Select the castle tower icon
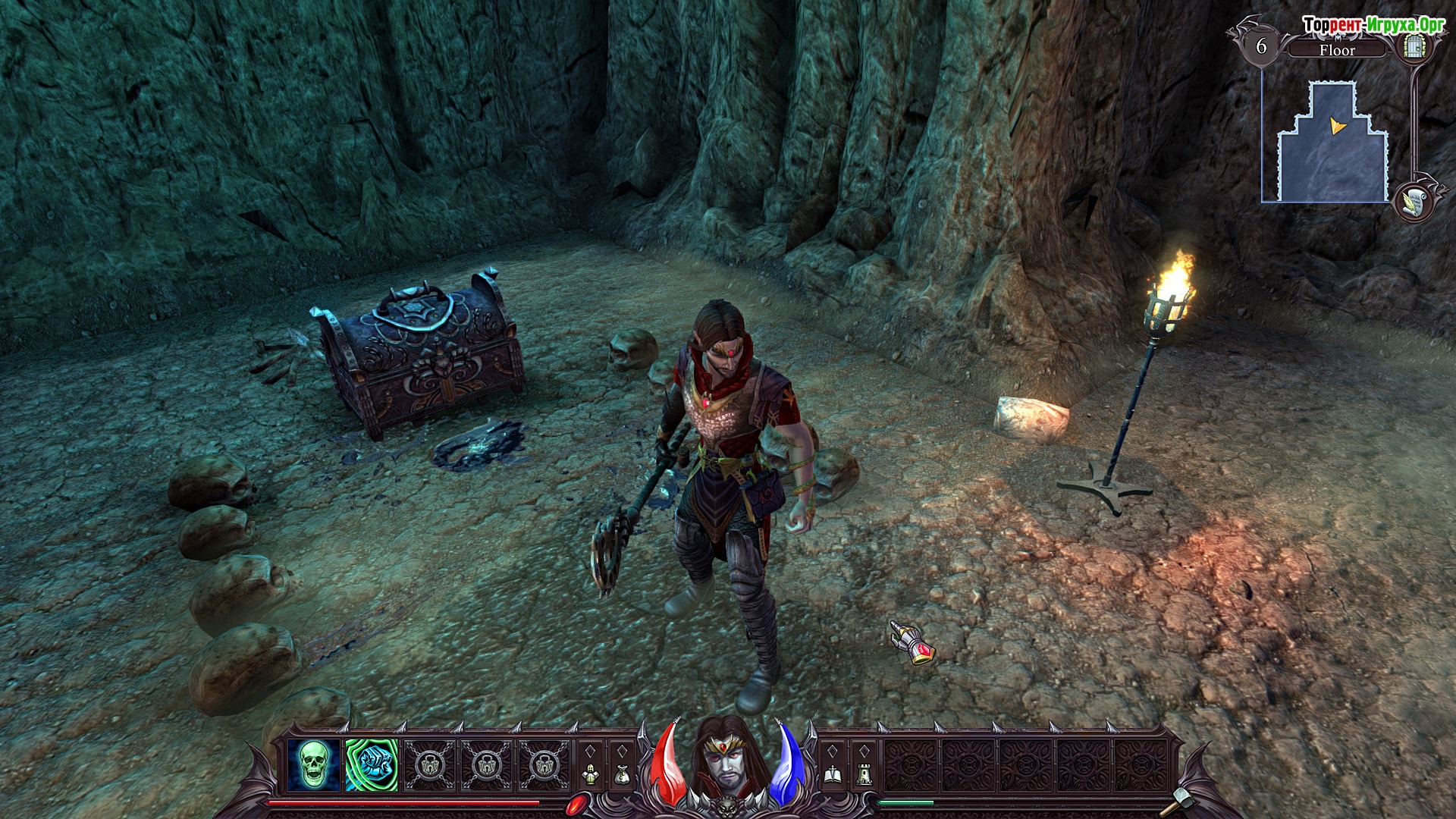The height and width of the screenshot is (819, 1456). coord(864,773)
